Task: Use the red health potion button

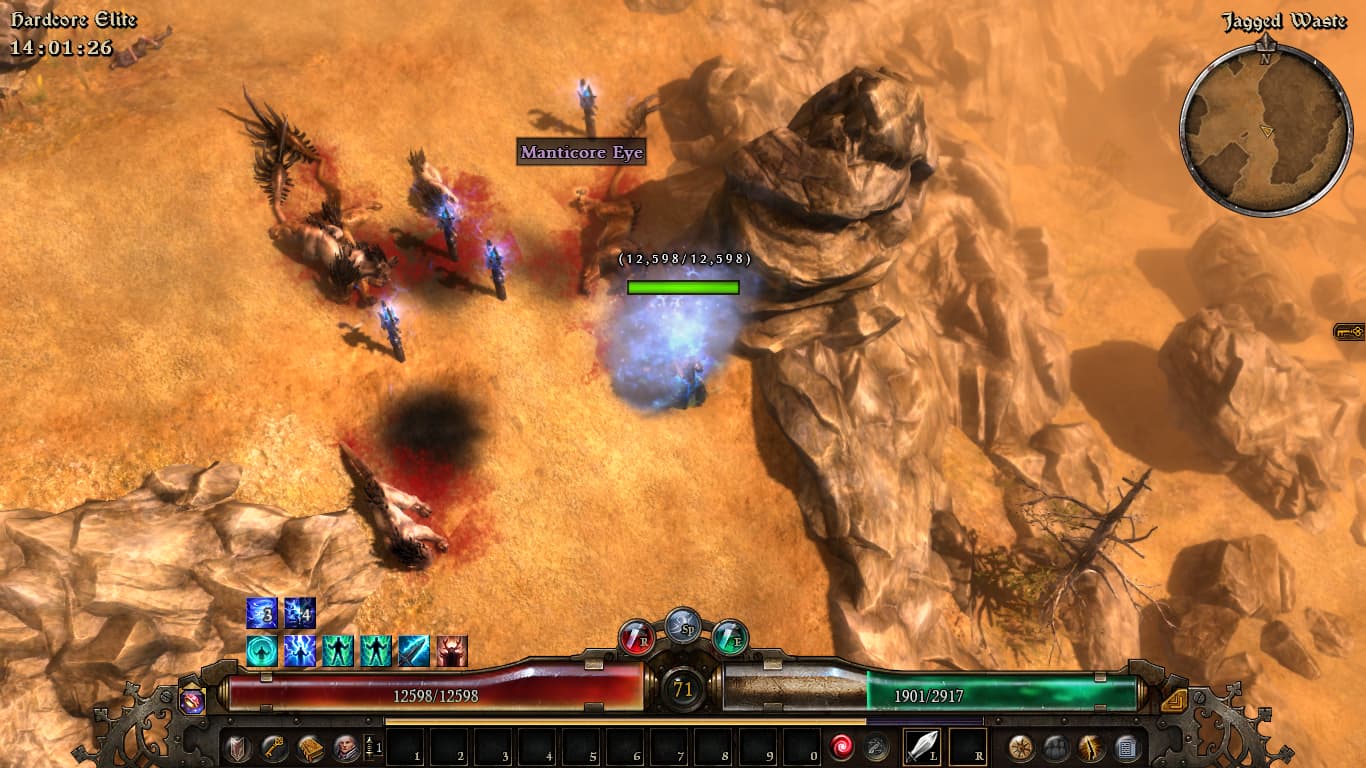Action: pos(637,637)
